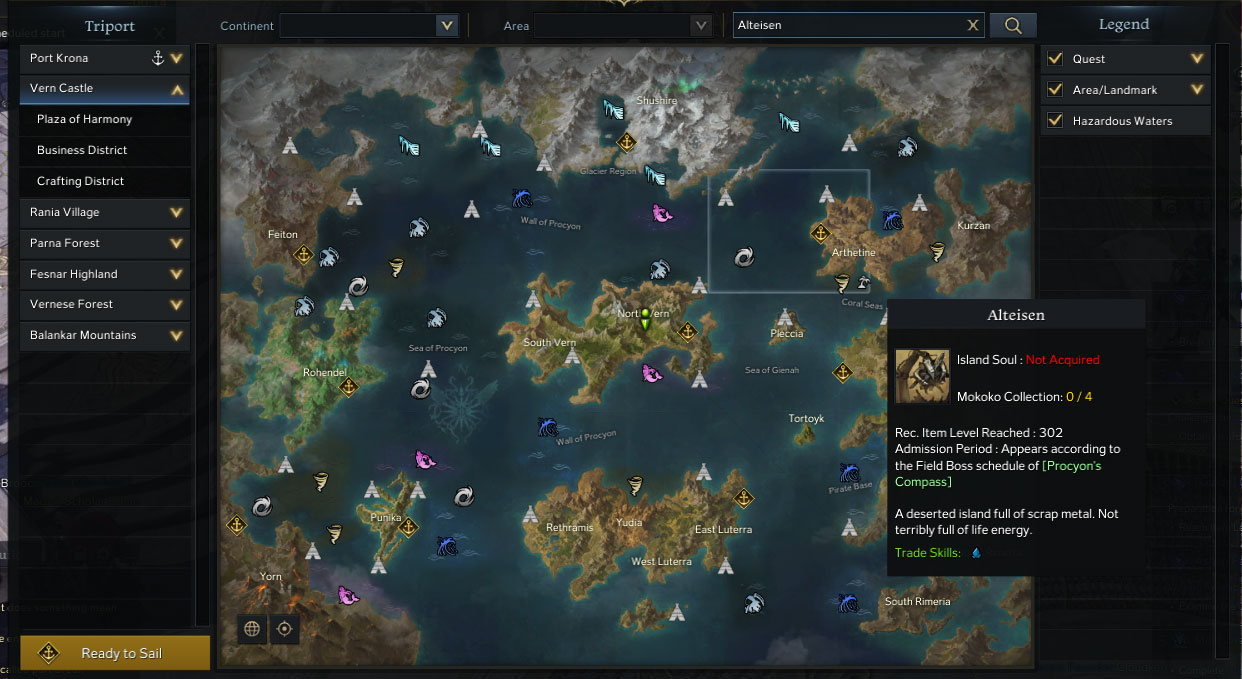Image resolution: width=1242 pixels, height=679 pixels.
Task: Select the Crafting District triport
Action: (80, 181)
